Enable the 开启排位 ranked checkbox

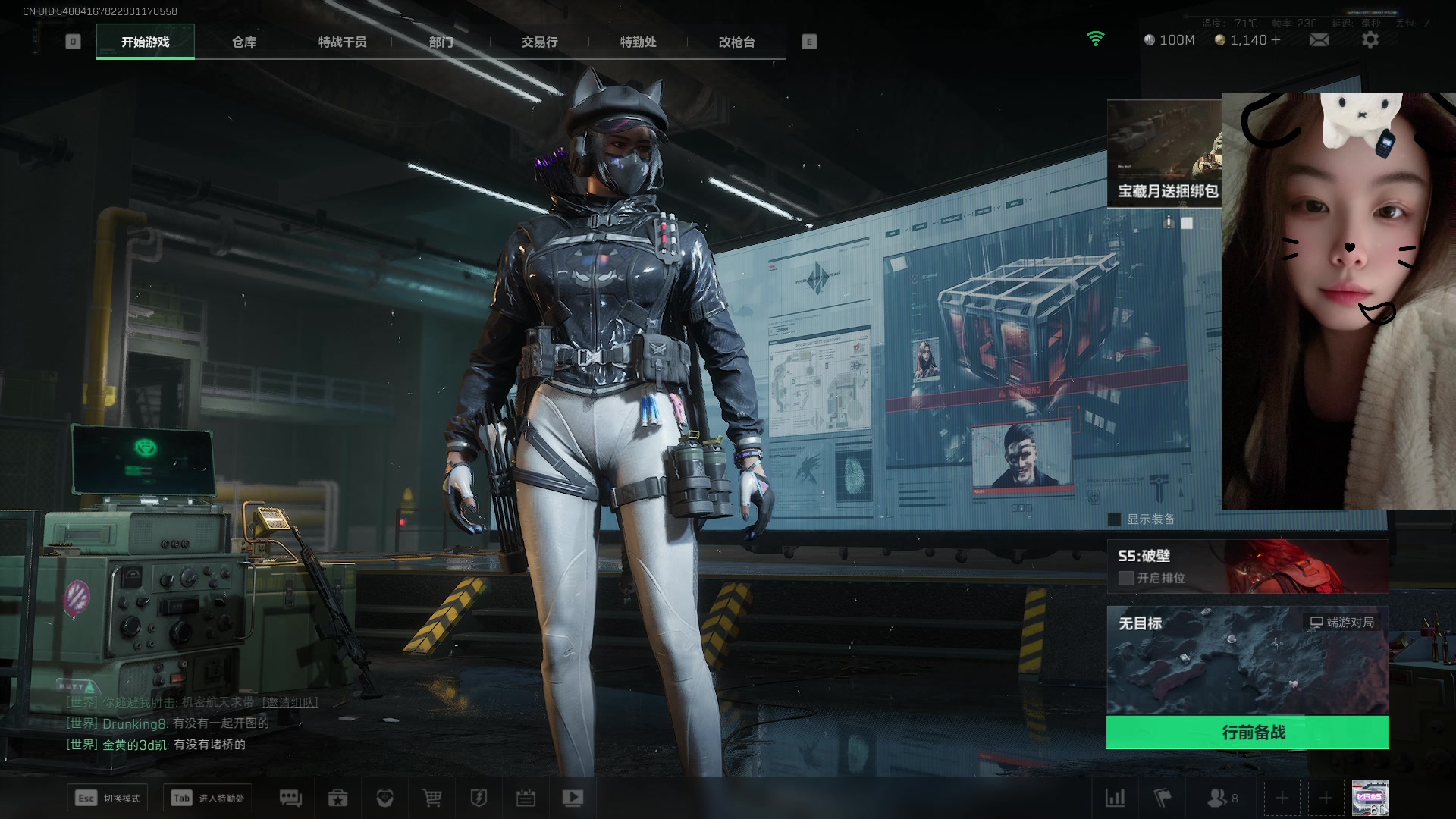[1126, 578]
